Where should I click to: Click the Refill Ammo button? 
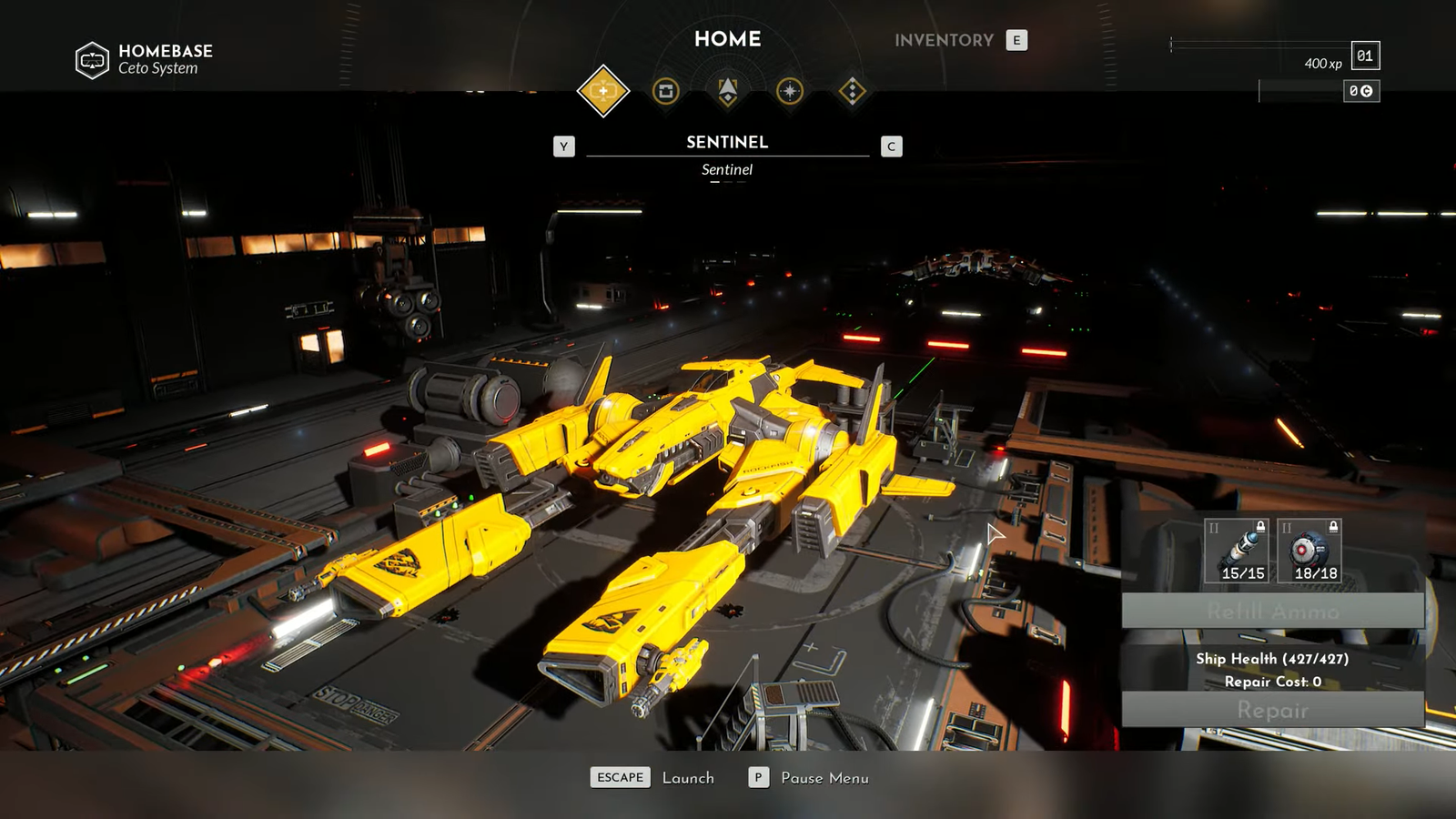[x=1272, y=611]
